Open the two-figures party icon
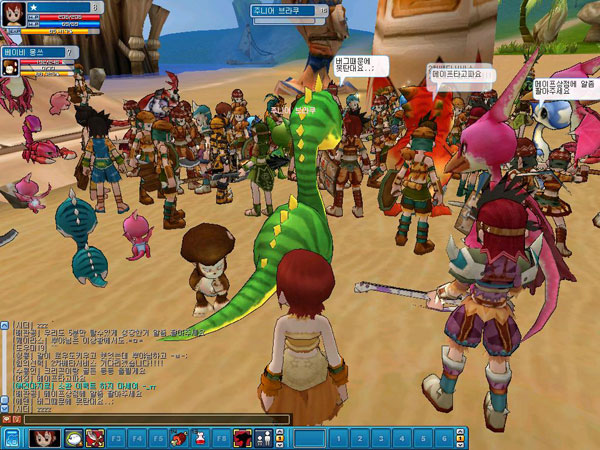The image size is (600, 450). point(263,438)
